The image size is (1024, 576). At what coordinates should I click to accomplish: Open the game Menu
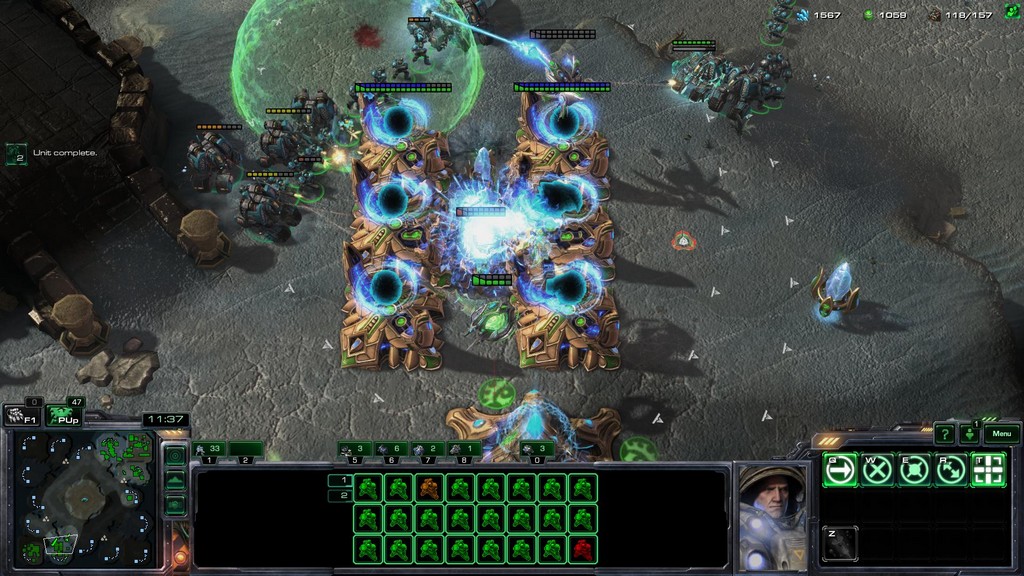click(1002, 434)
